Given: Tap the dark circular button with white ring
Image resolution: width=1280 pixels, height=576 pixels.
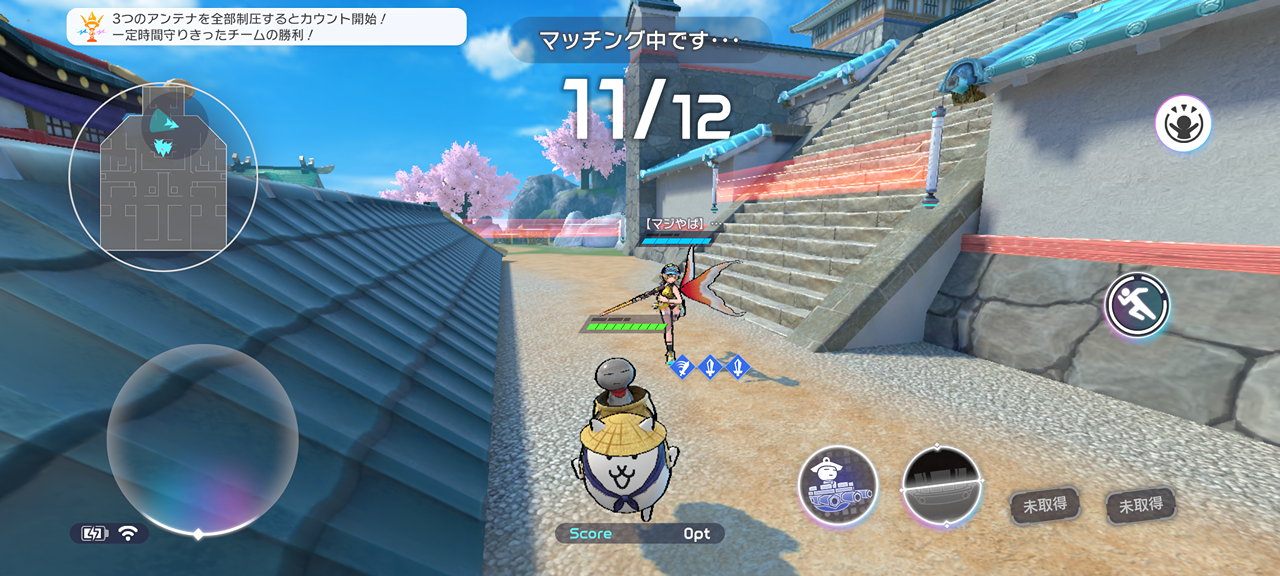Looking at the screenshot, I should (x=942, y=487).
